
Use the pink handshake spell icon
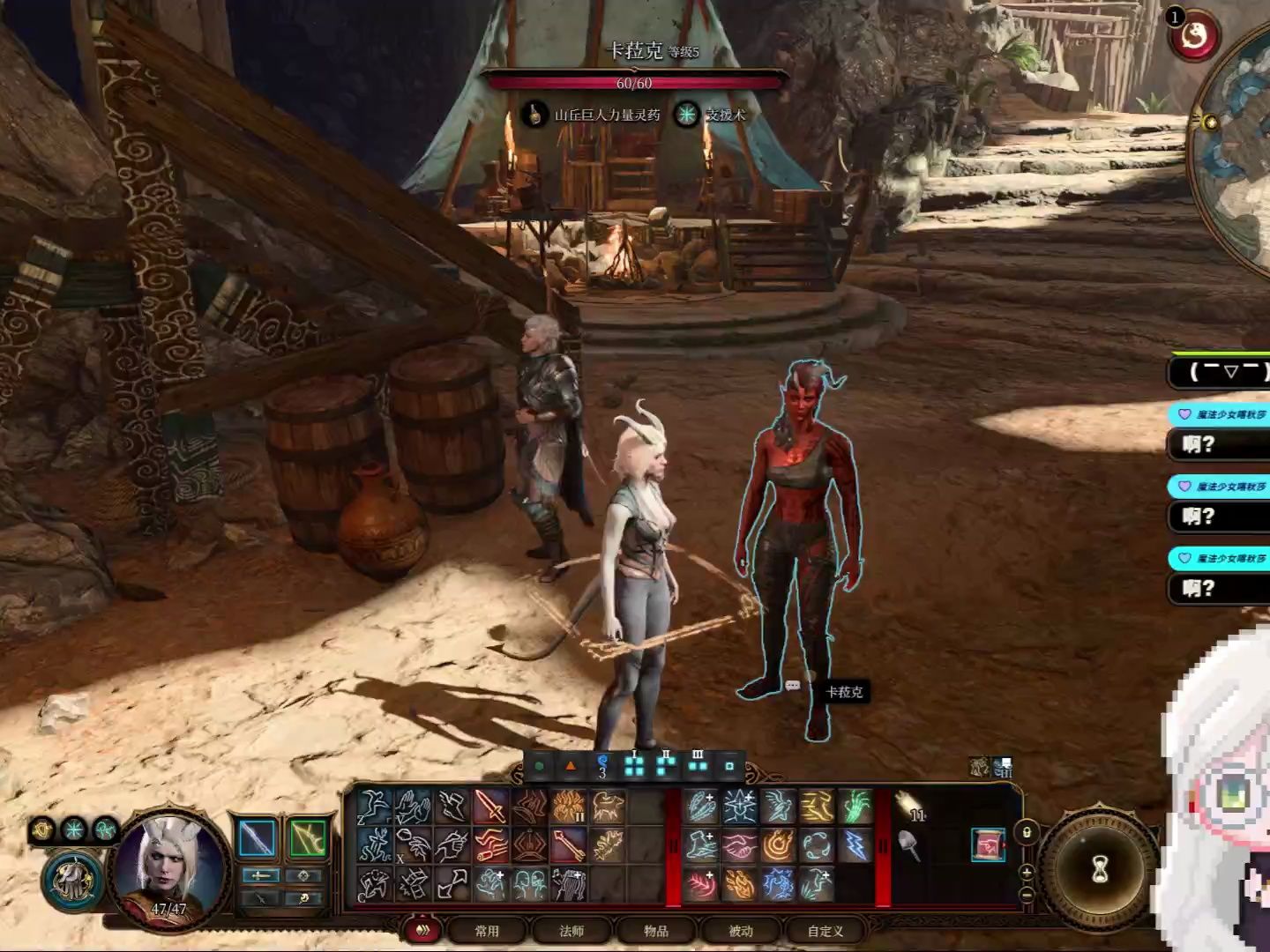(x=740, y=846)
